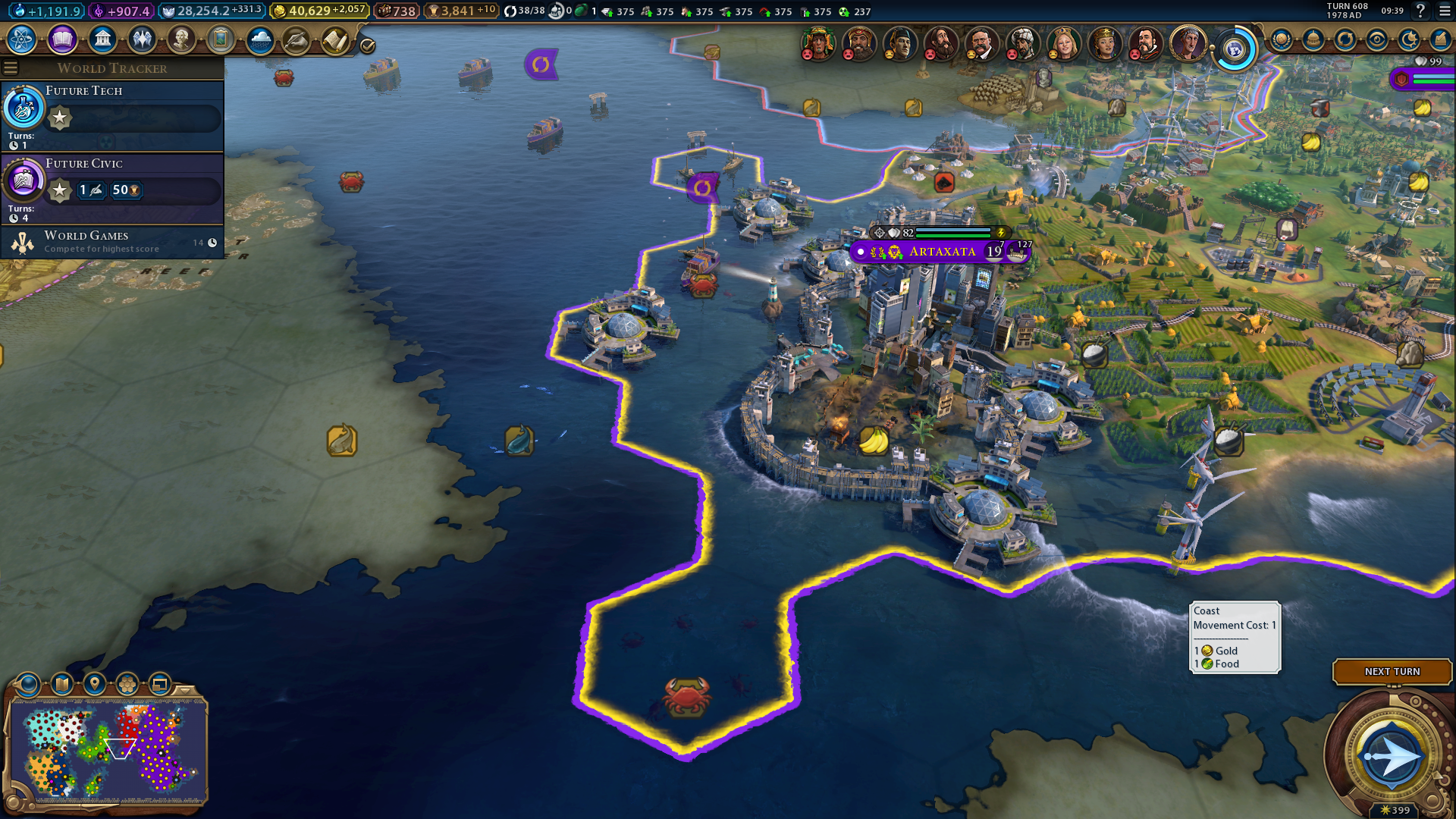Viewport: 1456px width, 819px height.
Task: Open the Civilopedia question mark help
Action: 1421,11
